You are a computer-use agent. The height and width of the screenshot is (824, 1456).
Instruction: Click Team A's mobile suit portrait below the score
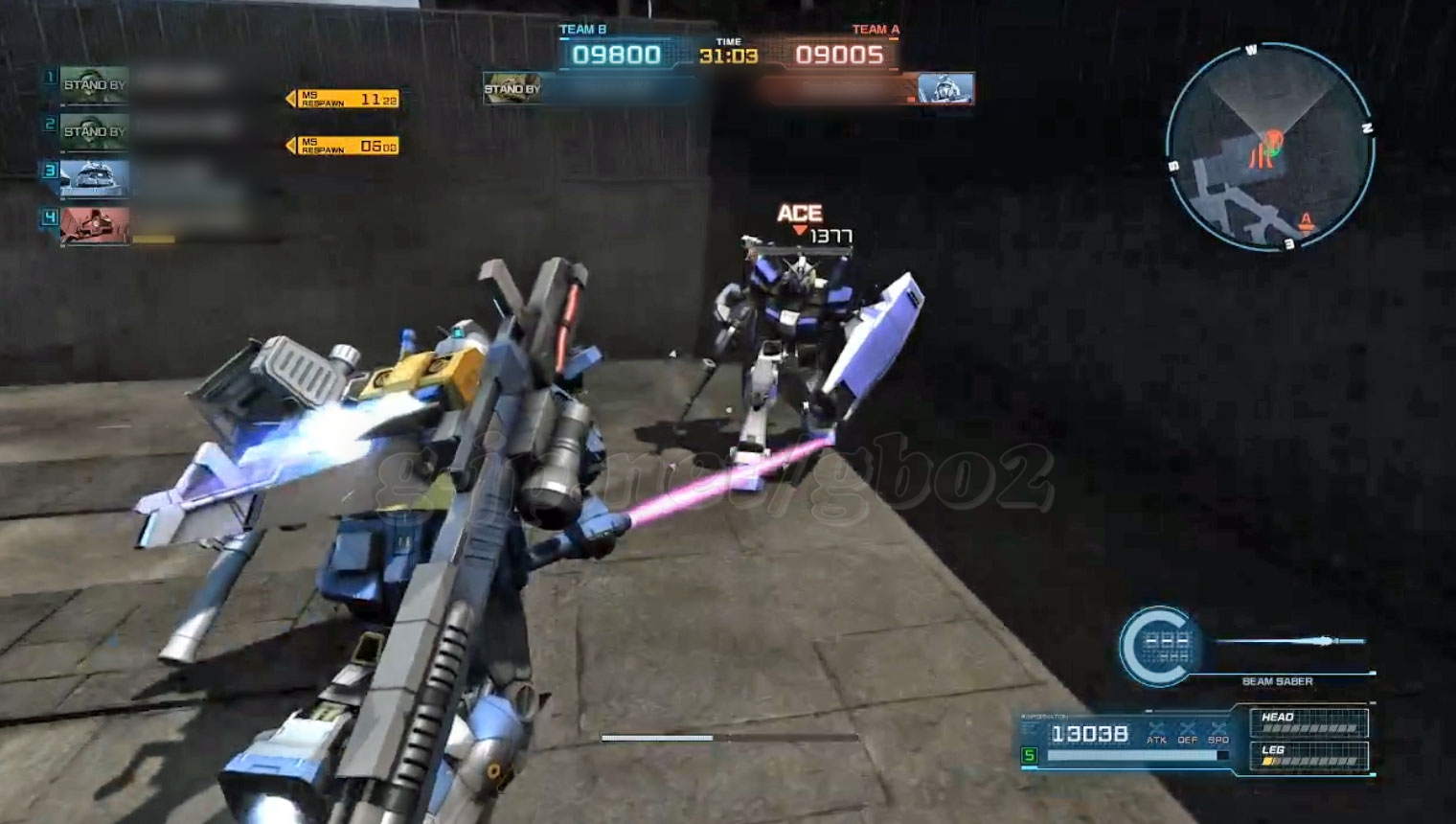[x=944, y=88]
